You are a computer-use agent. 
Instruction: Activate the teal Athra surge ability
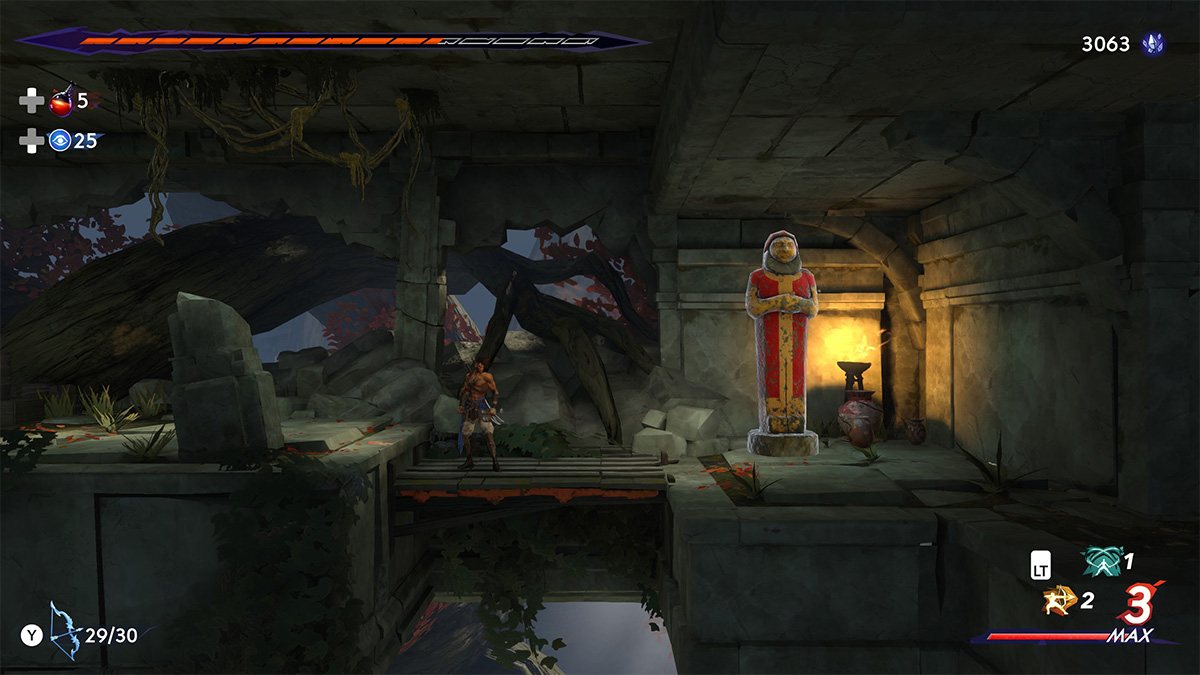tap(1100, 563)
